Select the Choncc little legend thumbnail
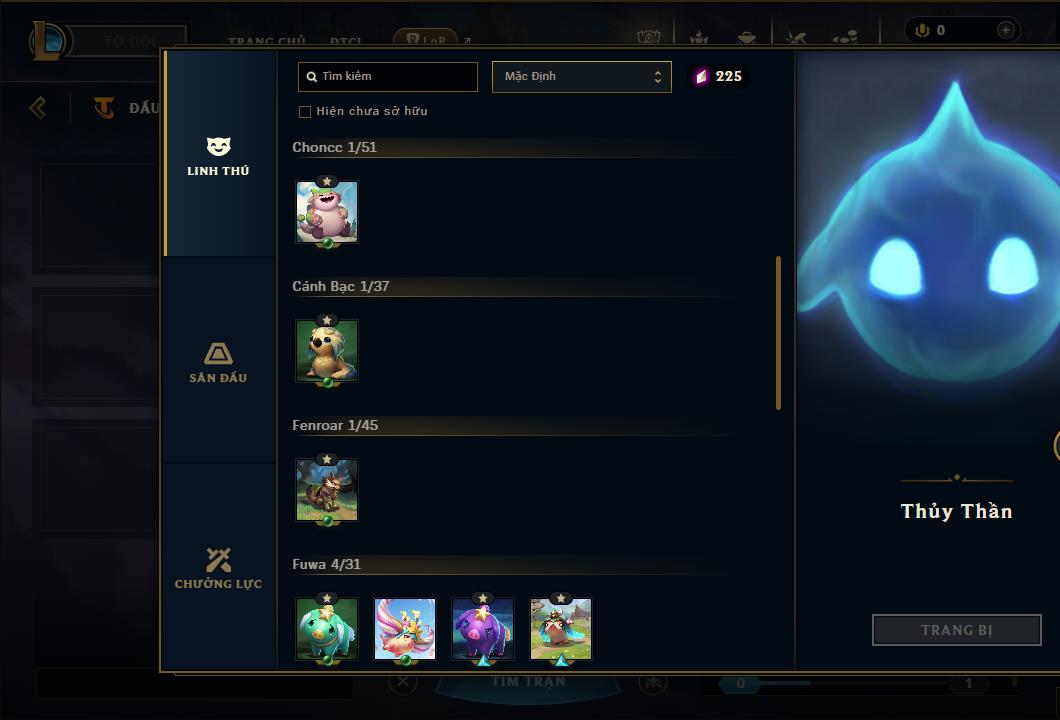Image resolution: width=1060 pixels, height=720 pixels. point(327,212)
